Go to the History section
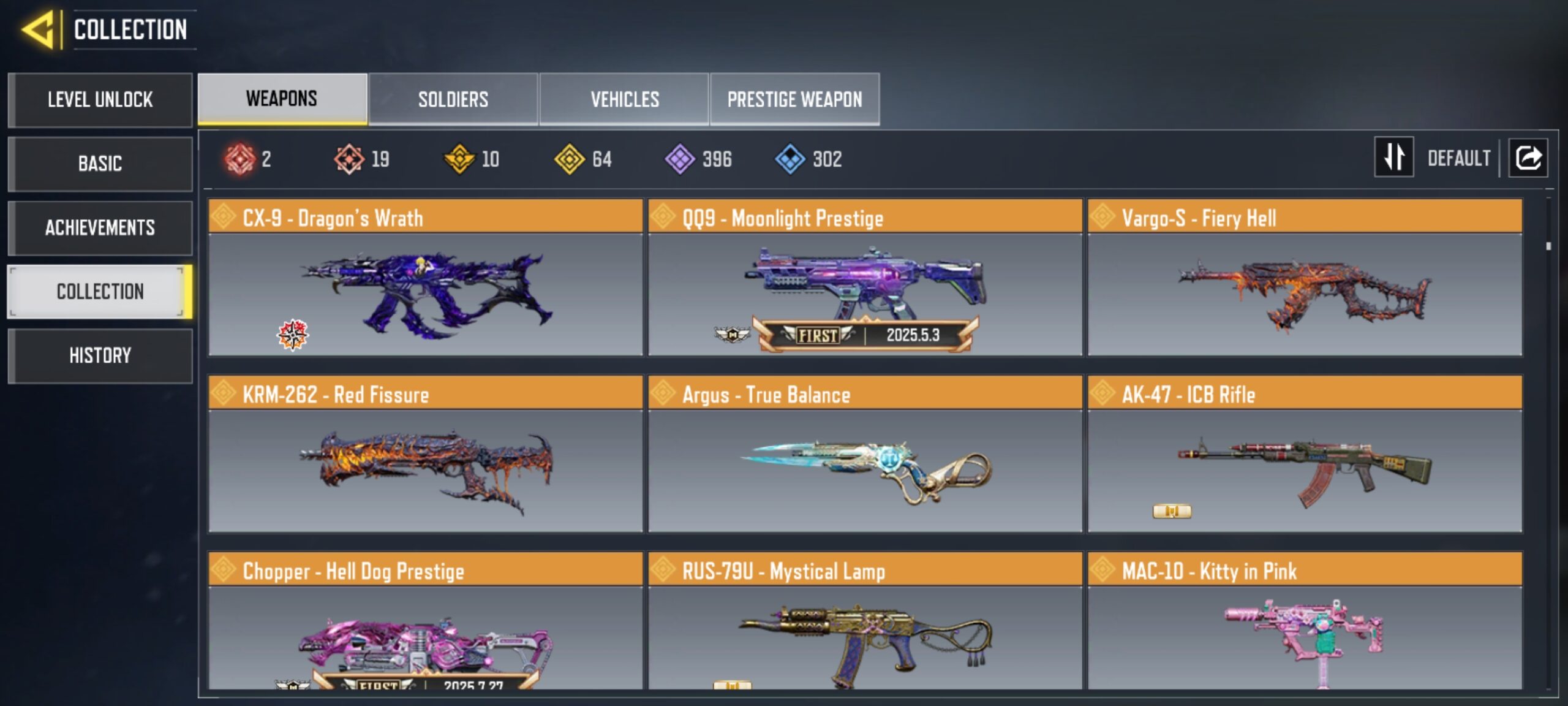Screen dimensions: 1568x706 pyautogui.click(x=100, y=356)
